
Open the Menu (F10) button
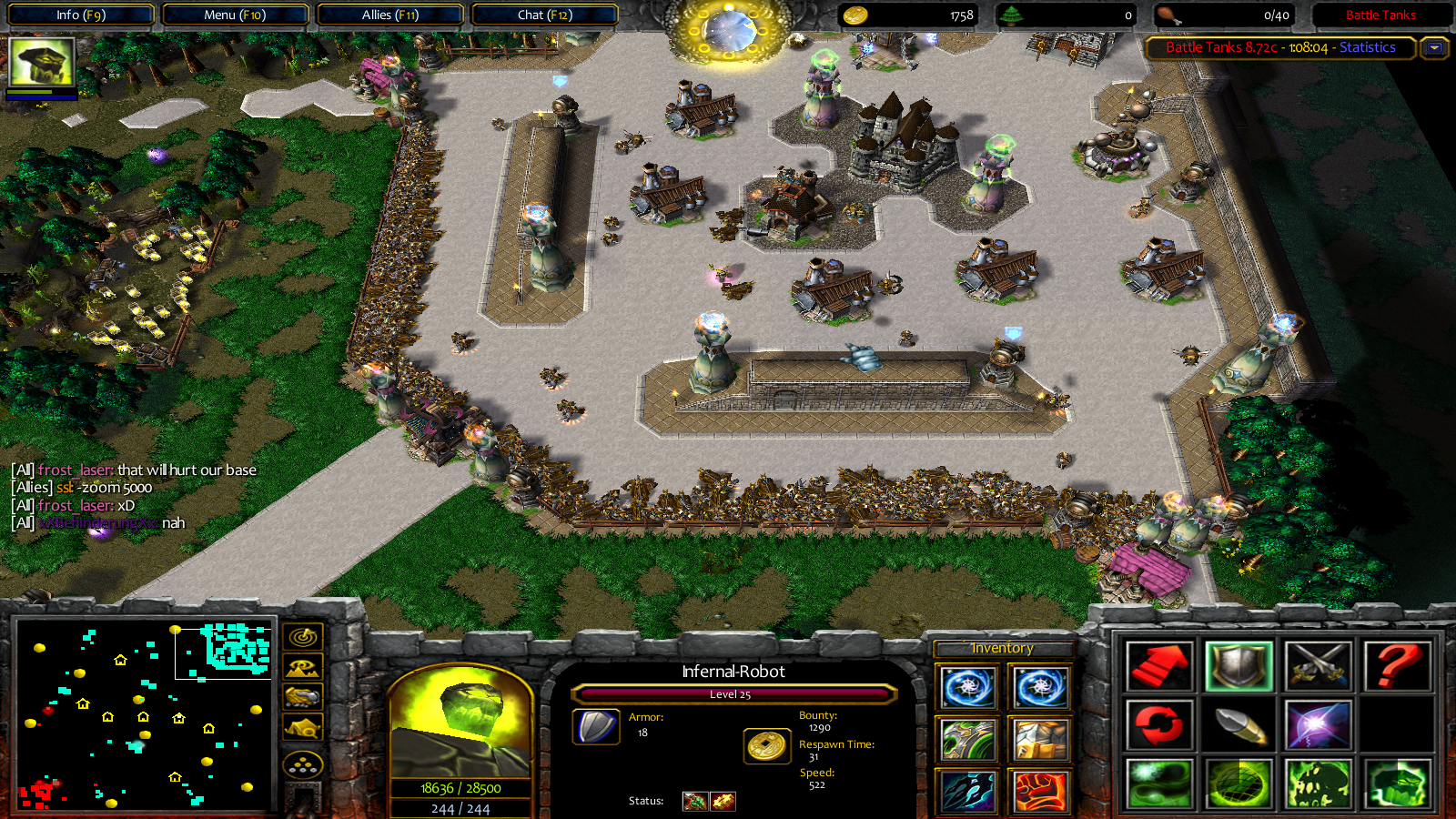pyautogui.click(x=235, y=15)
